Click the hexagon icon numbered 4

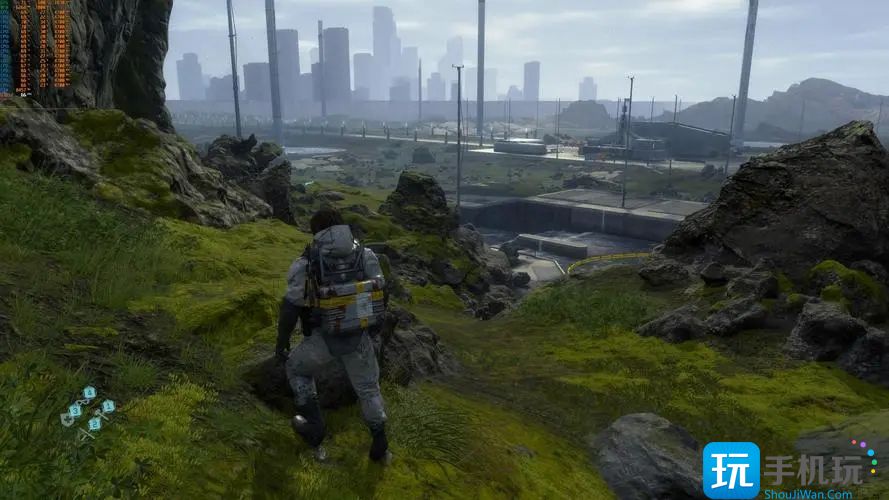pyautogui.click(x=90, y=392)
